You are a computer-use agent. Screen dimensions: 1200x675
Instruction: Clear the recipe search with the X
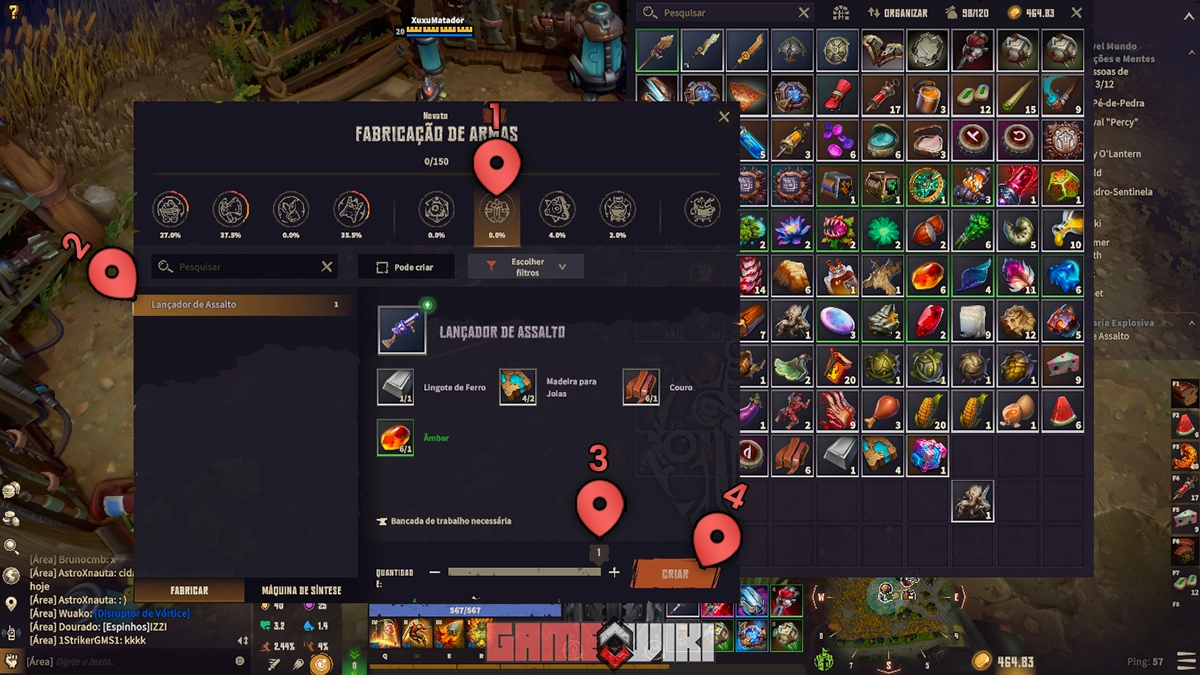point(327,267)
